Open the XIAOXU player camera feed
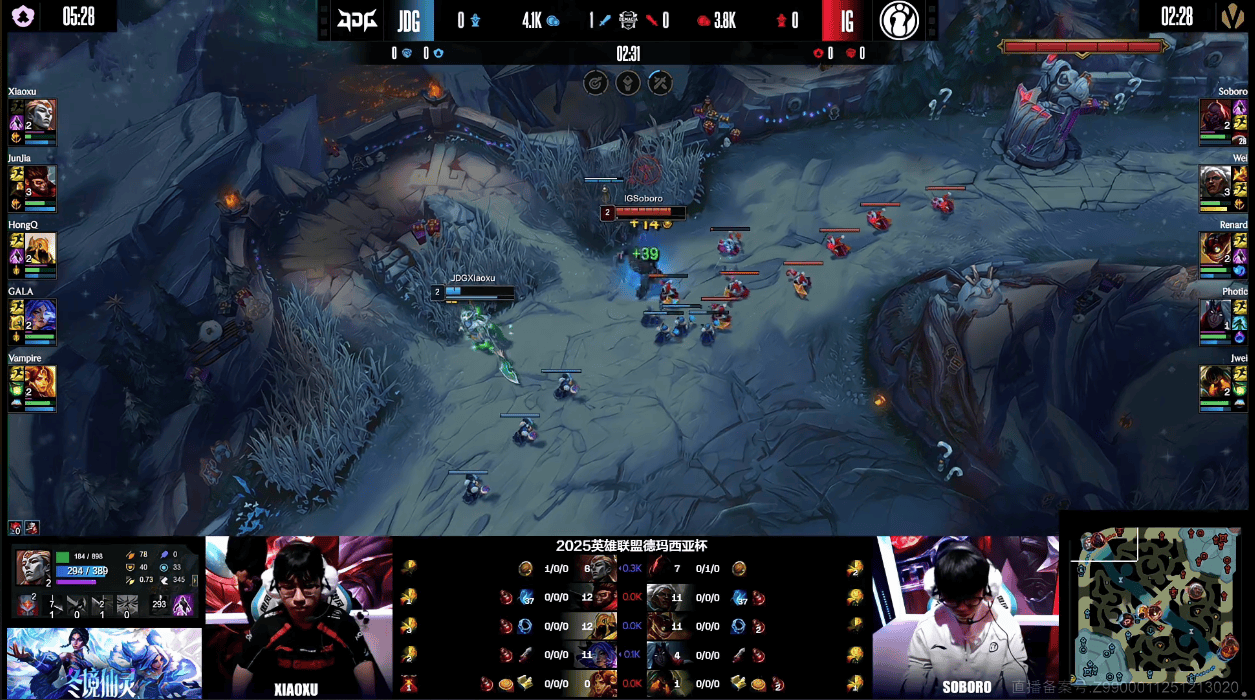This screenshot has height=700, width=1255. click(x=297, y=615)
